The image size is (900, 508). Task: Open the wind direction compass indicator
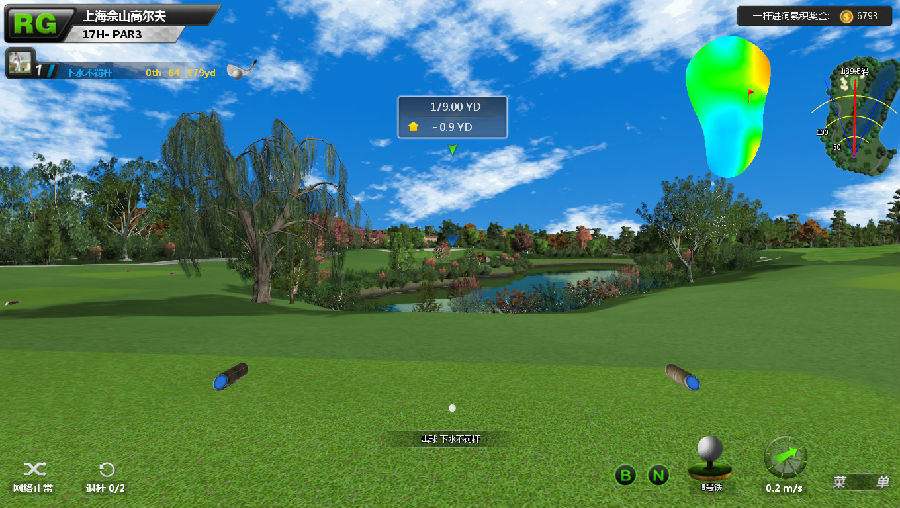[x=785, y=458]
